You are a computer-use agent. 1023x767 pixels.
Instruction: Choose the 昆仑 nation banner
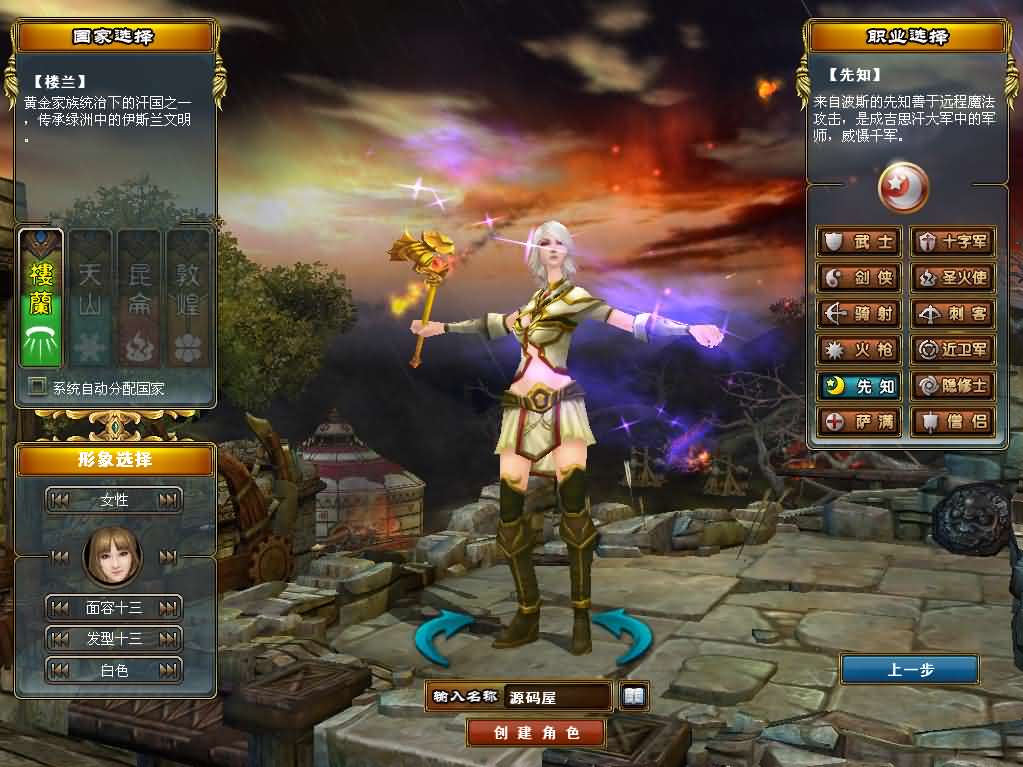(139, 298)
